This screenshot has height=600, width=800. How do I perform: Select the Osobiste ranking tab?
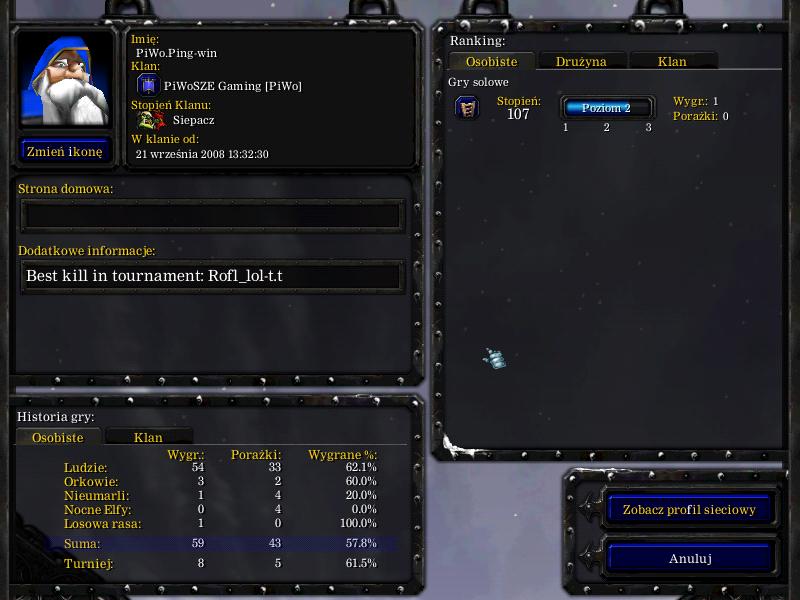tap(491, 61)
